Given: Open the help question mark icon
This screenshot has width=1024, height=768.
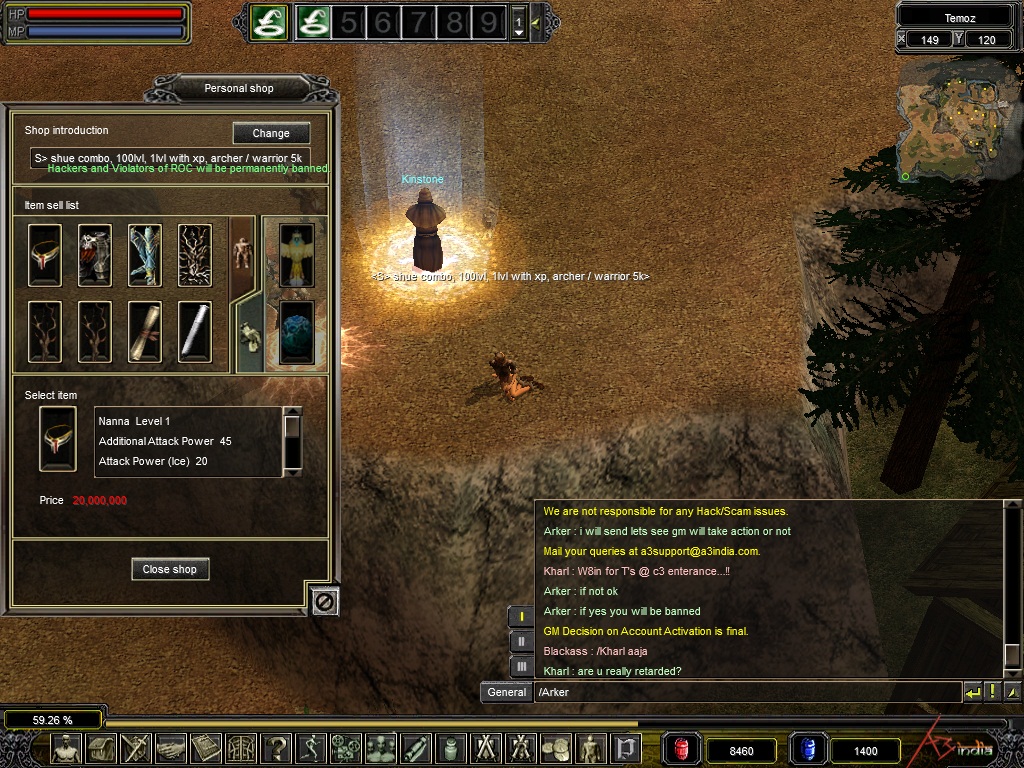Looking at the screenshot, I should (277, 747).
